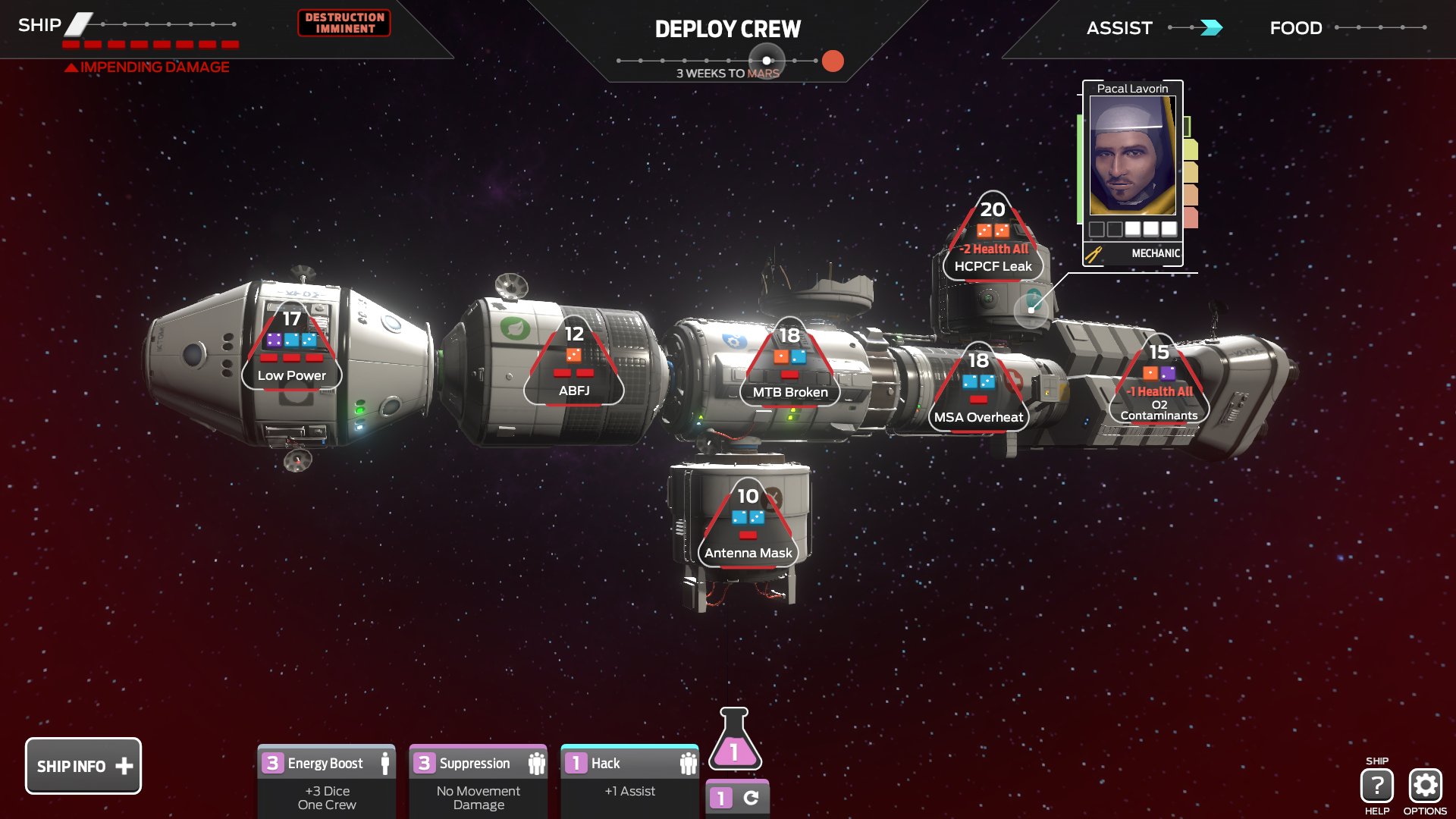Click the multi-crew icon on the Suppression card

tap(538, 764)
